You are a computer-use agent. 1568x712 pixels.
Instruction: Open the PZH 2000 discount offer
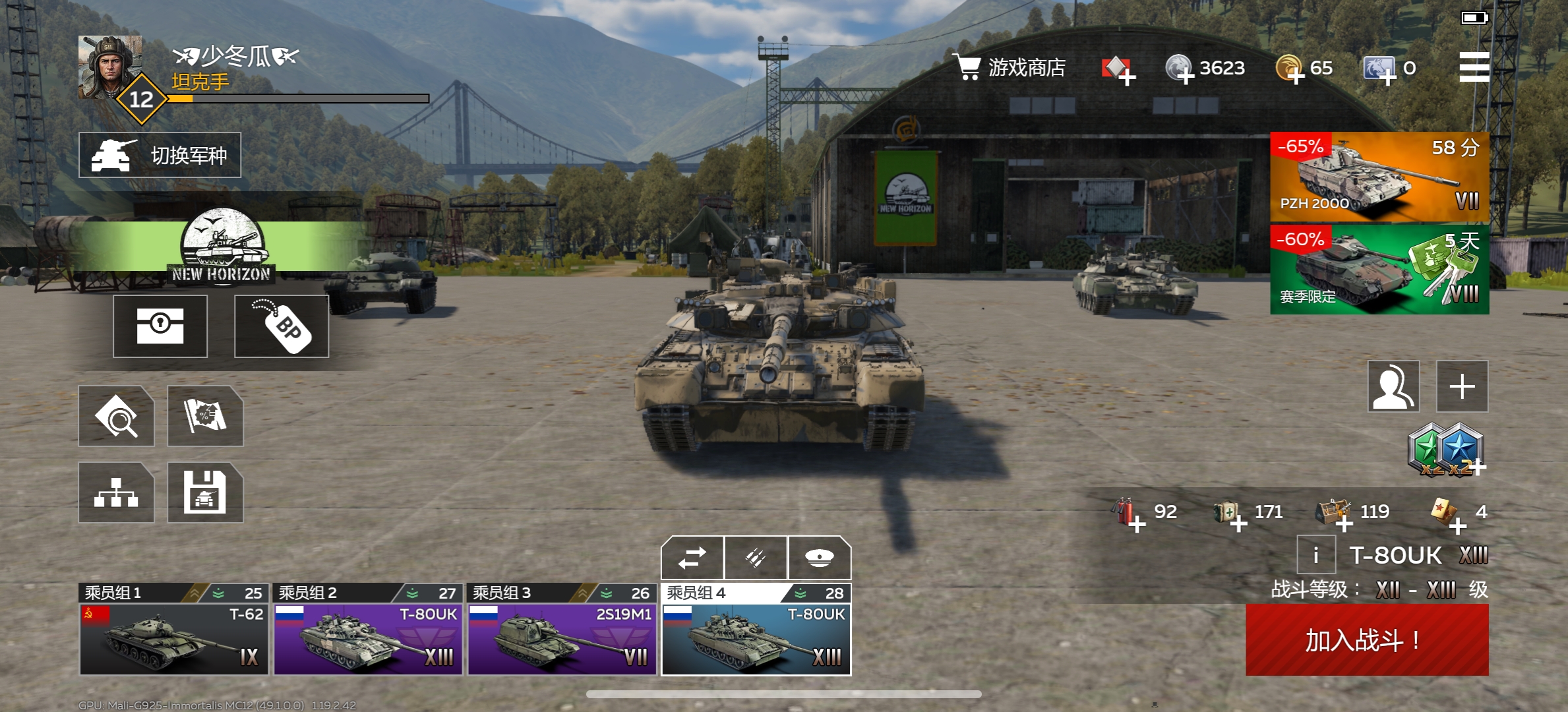tap(1379, 177)
